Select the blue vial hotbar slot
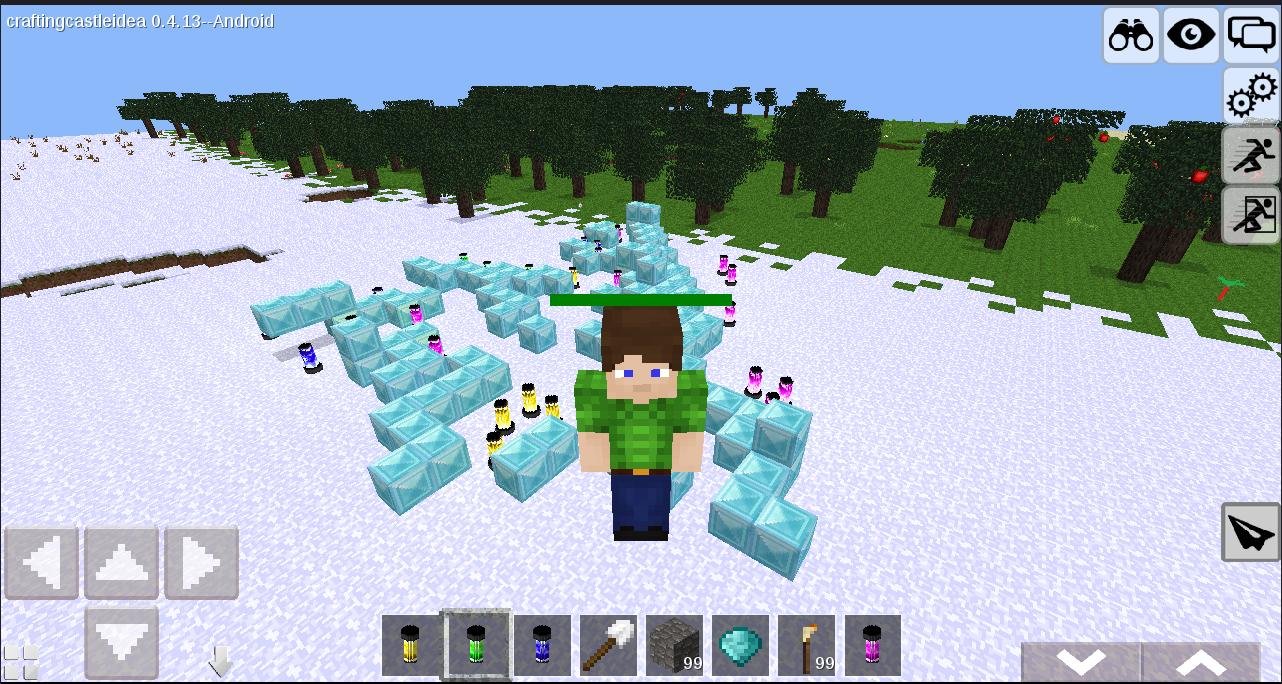1282x684 pixels. click(542, 646)
